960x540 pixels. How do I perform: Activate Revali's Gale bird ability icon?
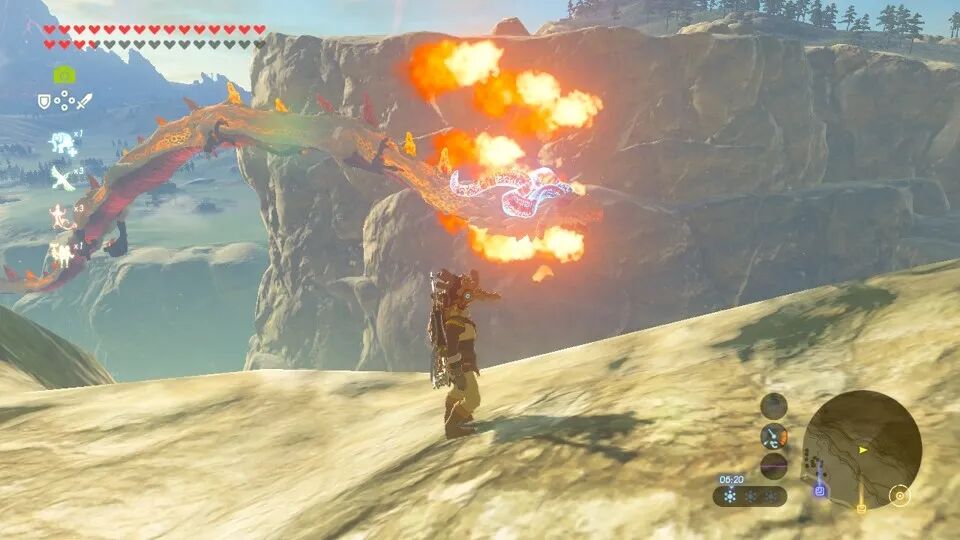(x=62, y=177)
